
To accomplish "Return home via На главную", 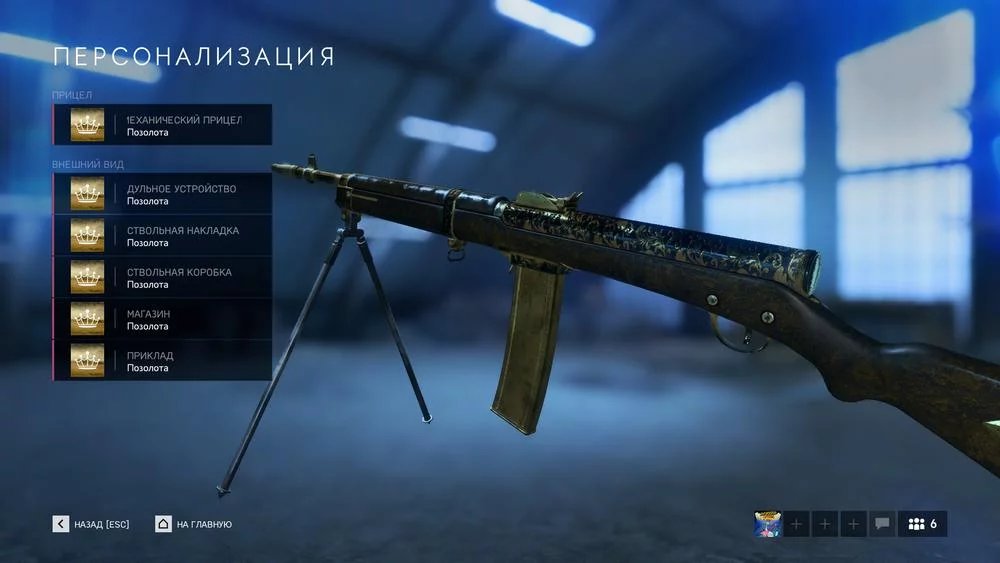I will point(194,524).
